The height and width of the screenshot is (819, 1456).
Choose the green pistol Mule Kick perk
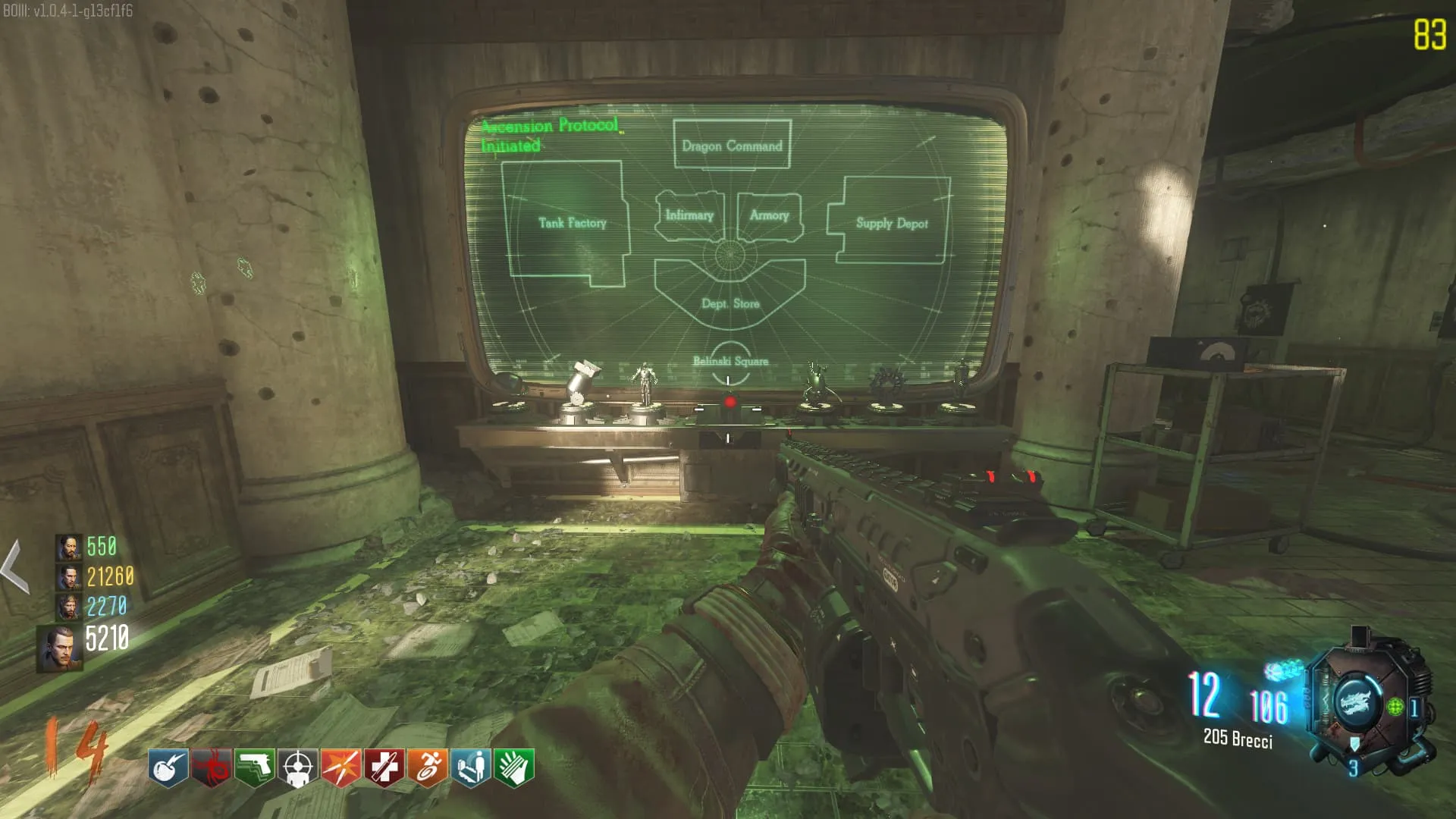pos(254,768)
